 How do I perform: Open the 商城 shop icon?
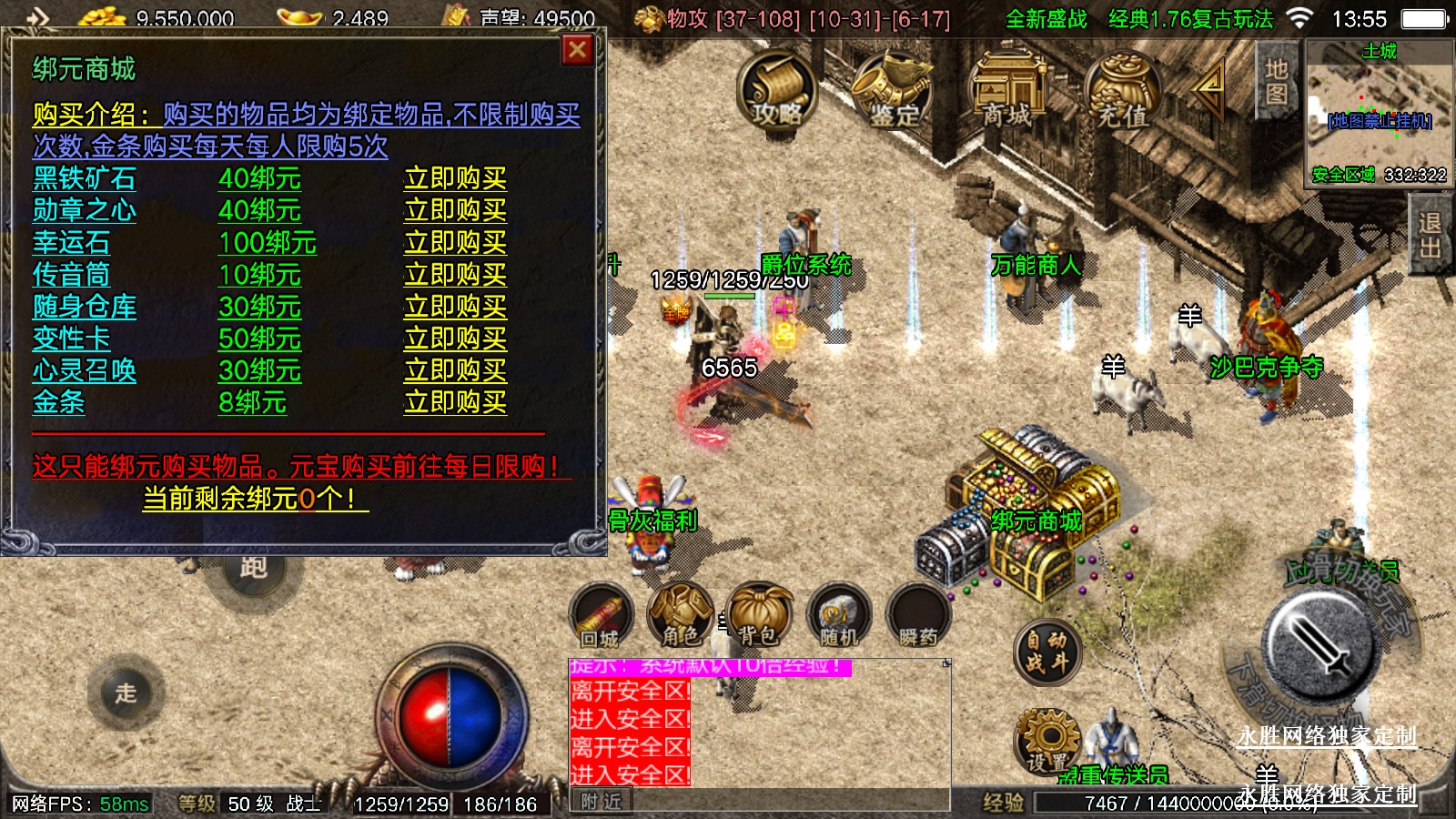[x=1007, y=89]
